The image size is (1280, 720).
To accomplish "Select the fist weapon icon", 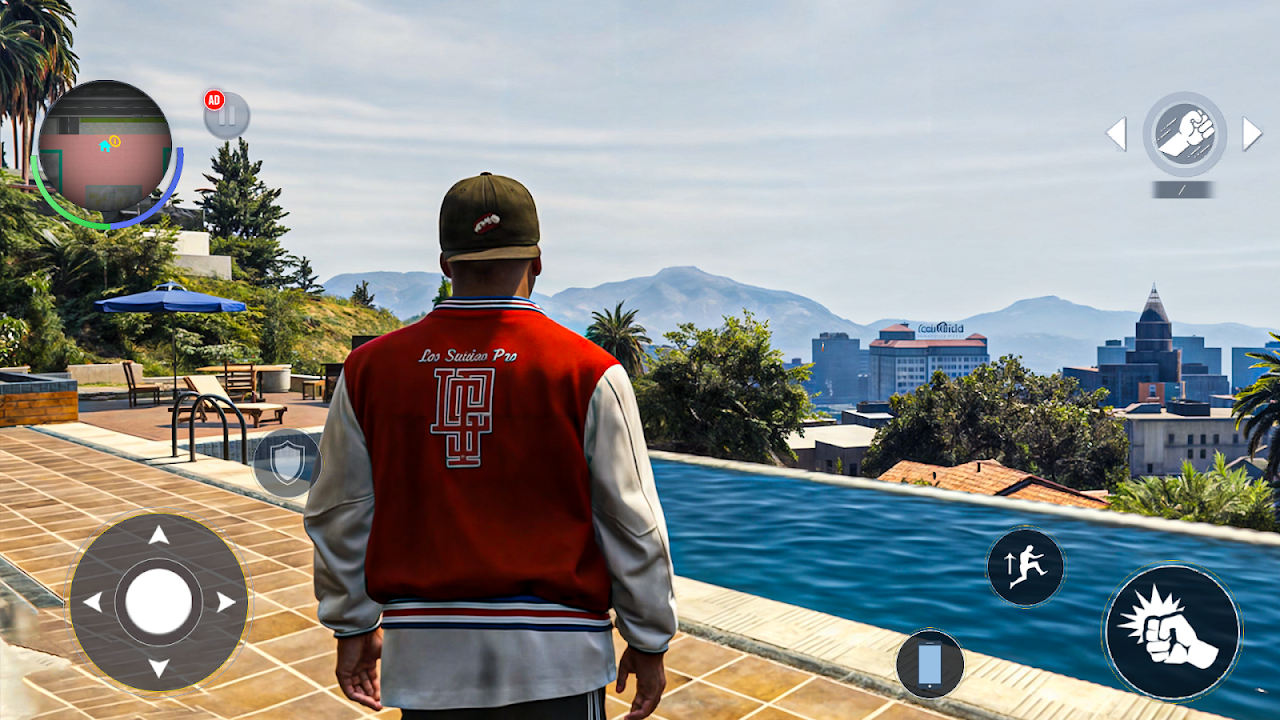I will [x=1185, y=134].
